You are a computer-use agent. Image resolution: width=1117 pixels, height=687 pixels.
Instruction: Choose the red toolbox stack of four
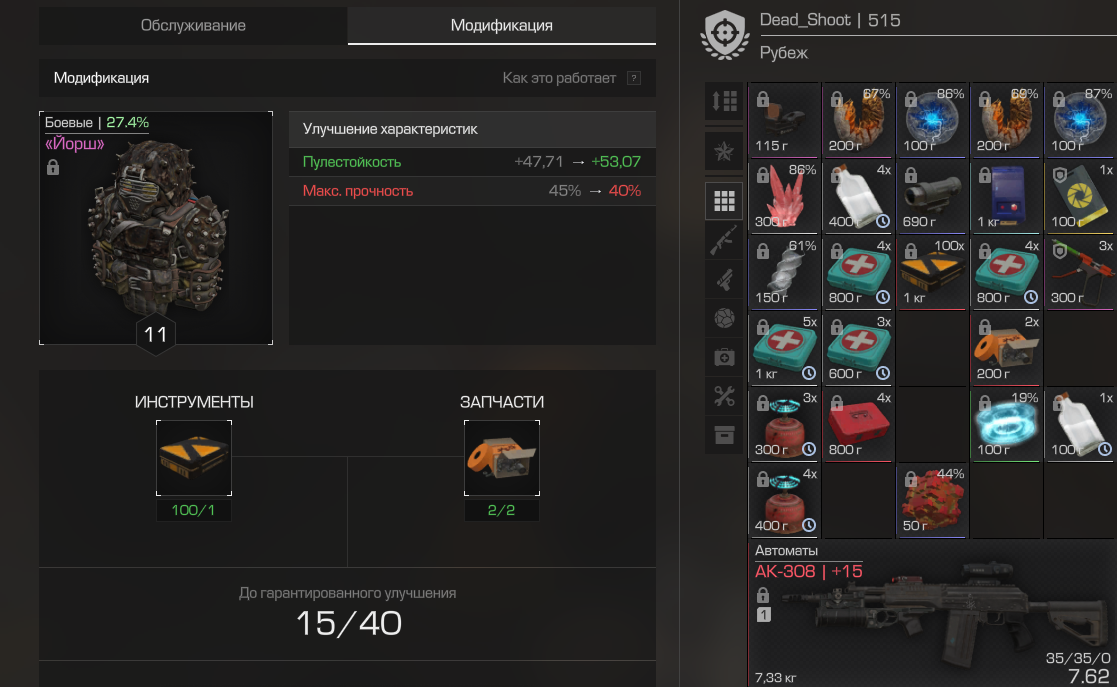(858, 424)
